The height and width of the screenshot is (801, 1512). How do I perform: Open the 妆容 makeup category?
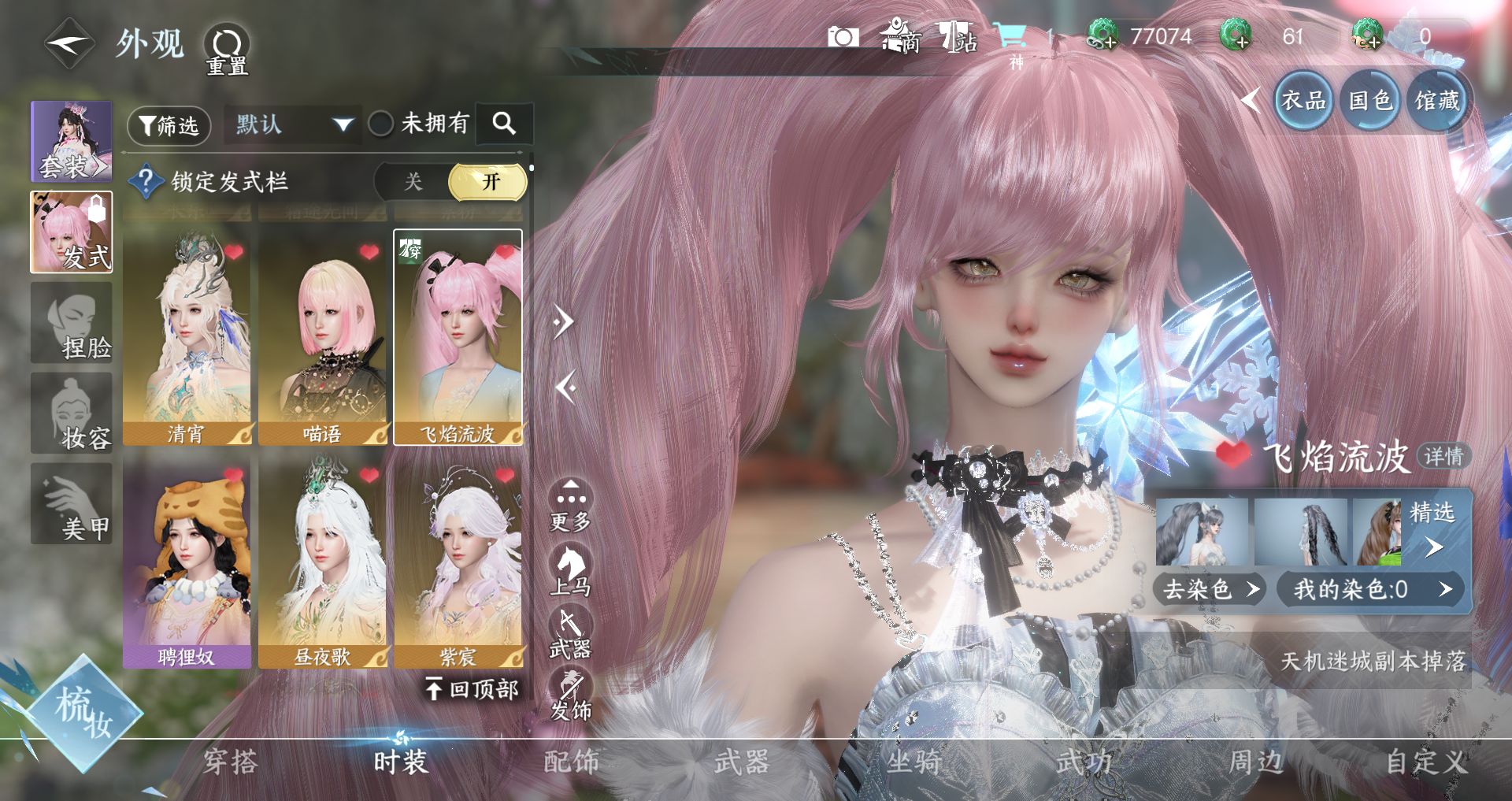coord(72,413)
